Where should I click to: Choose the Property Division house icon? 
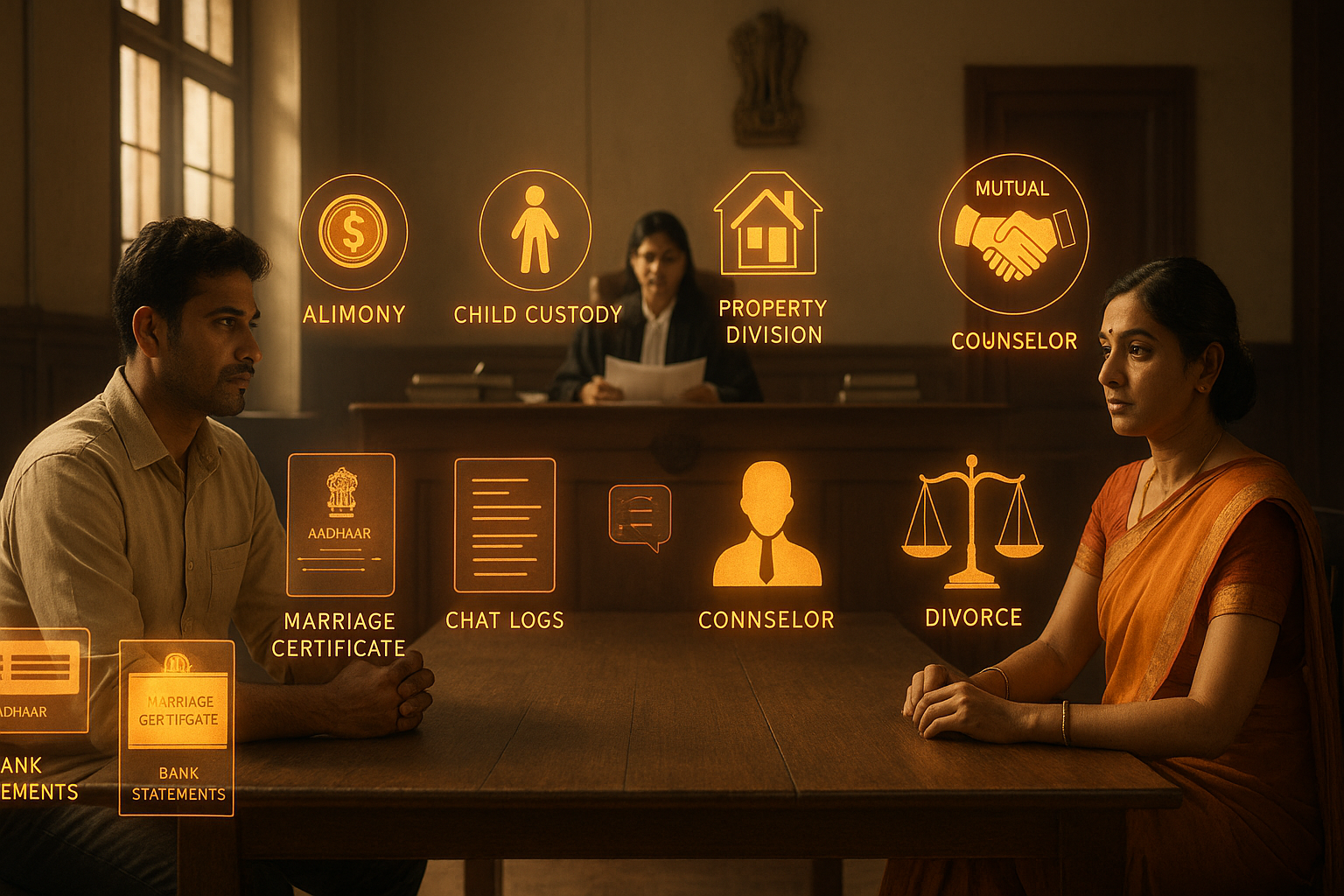(767, 224)
